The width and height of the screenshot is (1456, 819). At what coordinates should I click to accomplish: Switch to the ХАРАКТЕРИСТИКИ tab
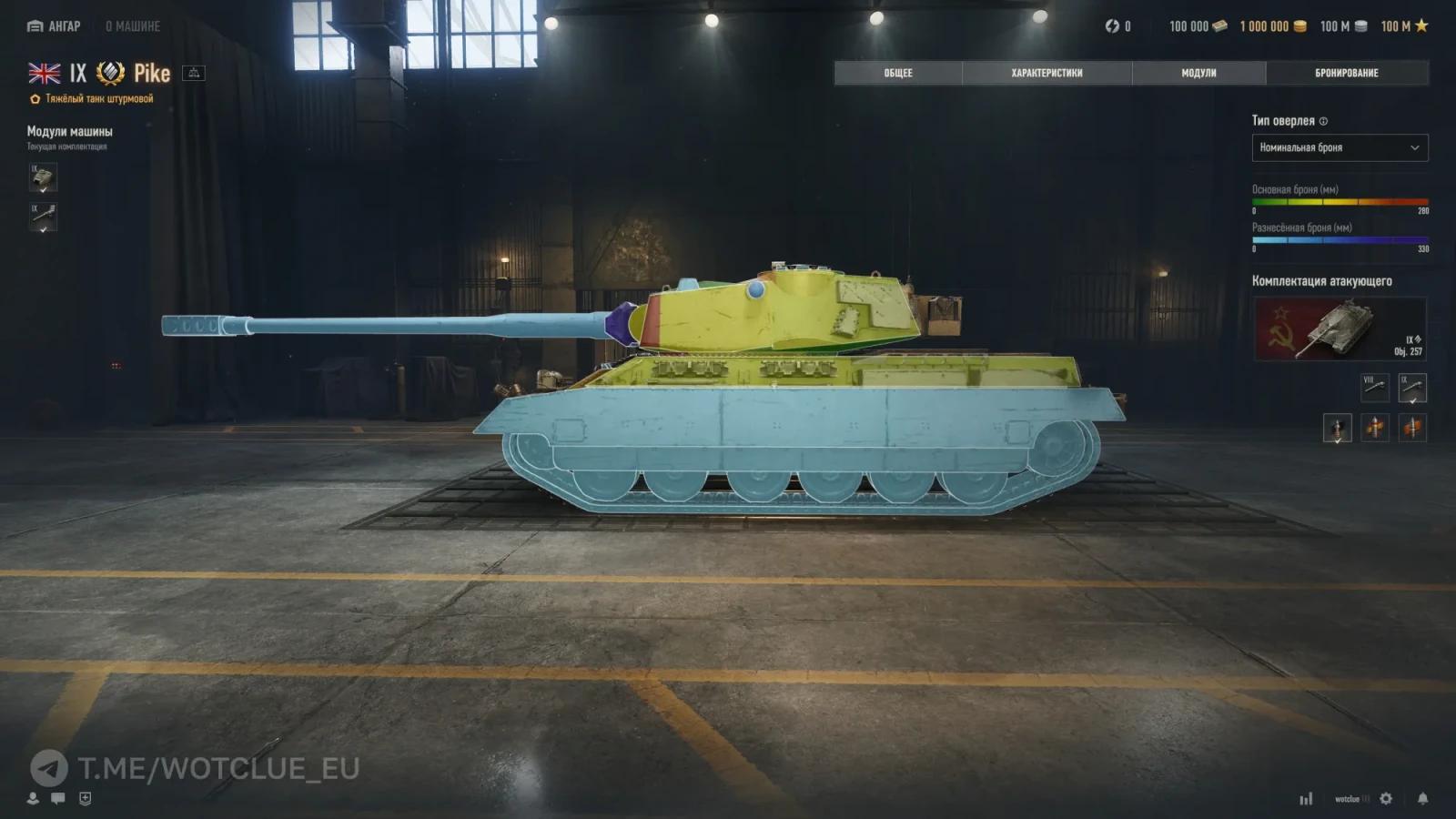pos(1045,73)
